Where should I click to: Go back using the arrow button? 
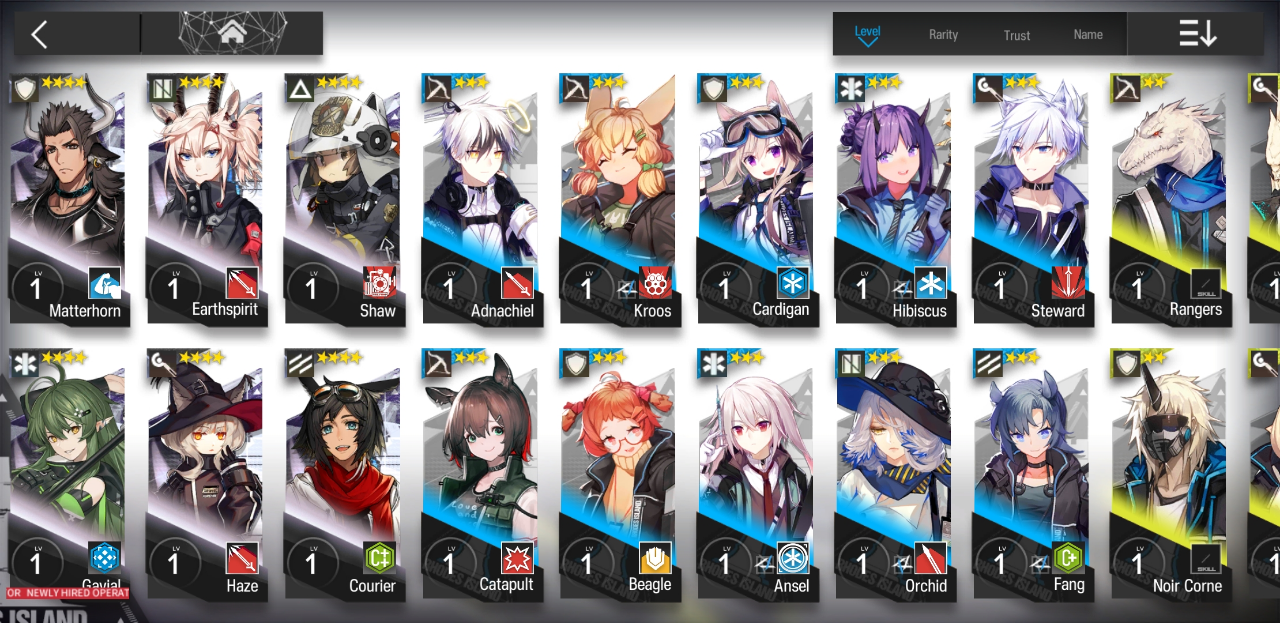[x=40, y=35]
